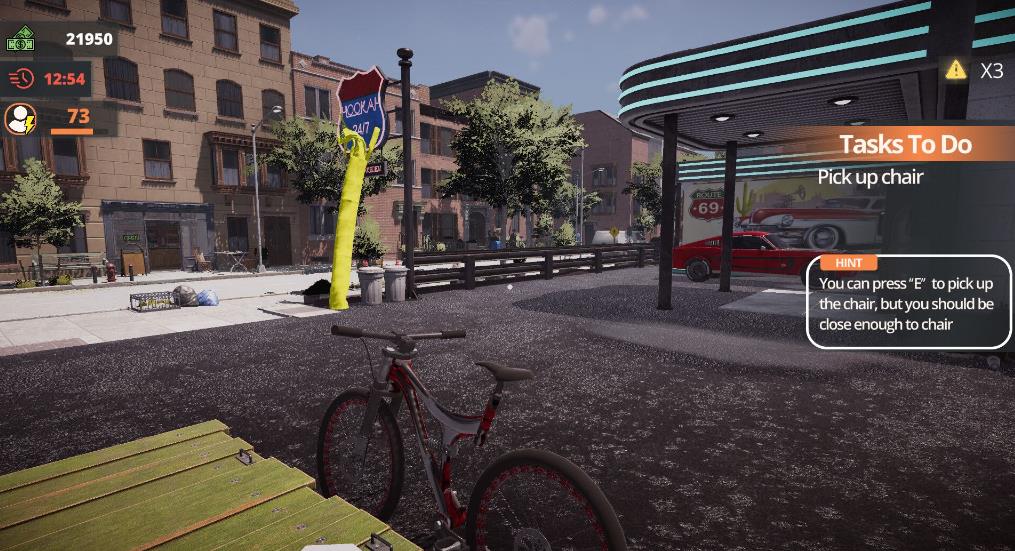Click the red stopwatch timer icon
The image size is (1015, 551).
coord(21,78)
